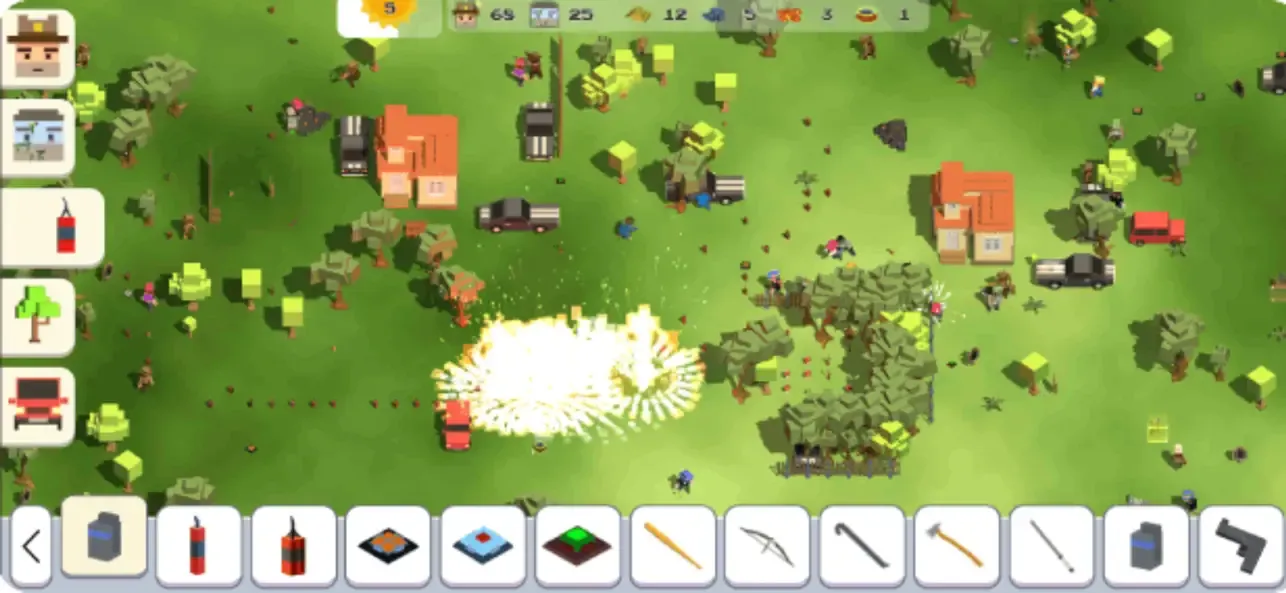Pick the thin gray spear

click(1051, 547)
